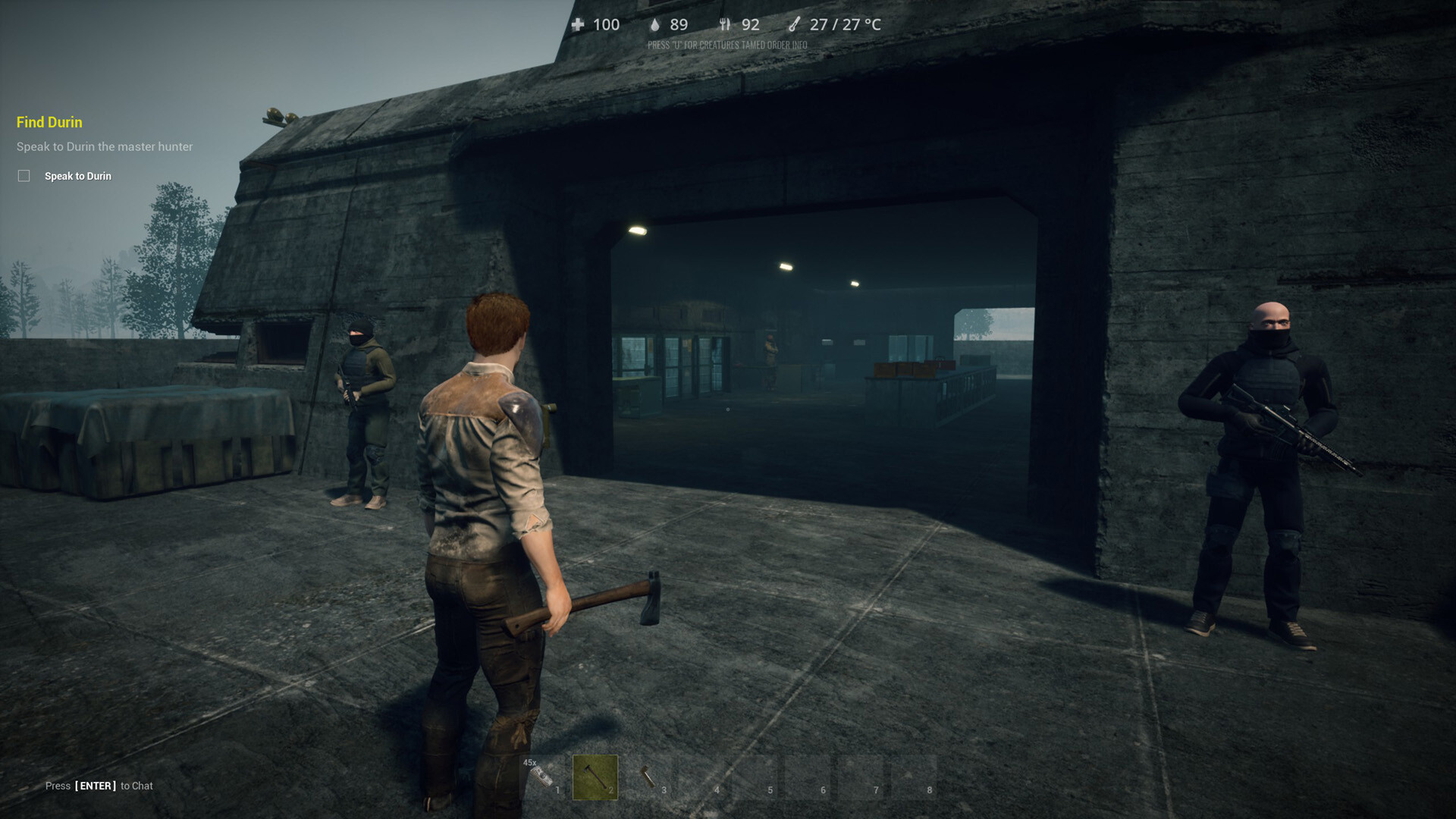
Task: Click the fork-and-knife hunger icon
Action: click(x=726, y=24)
